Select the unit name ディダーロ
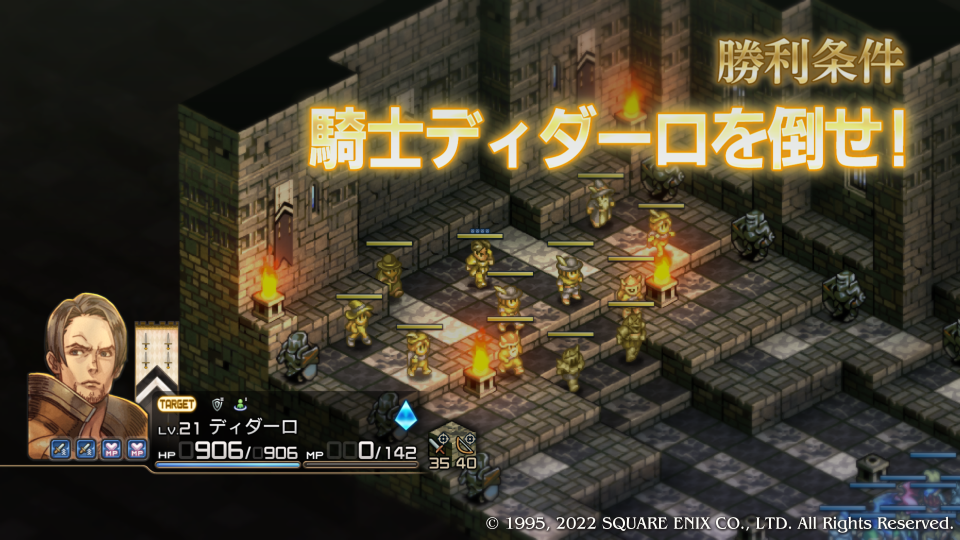960x540 pixels. 253,427
